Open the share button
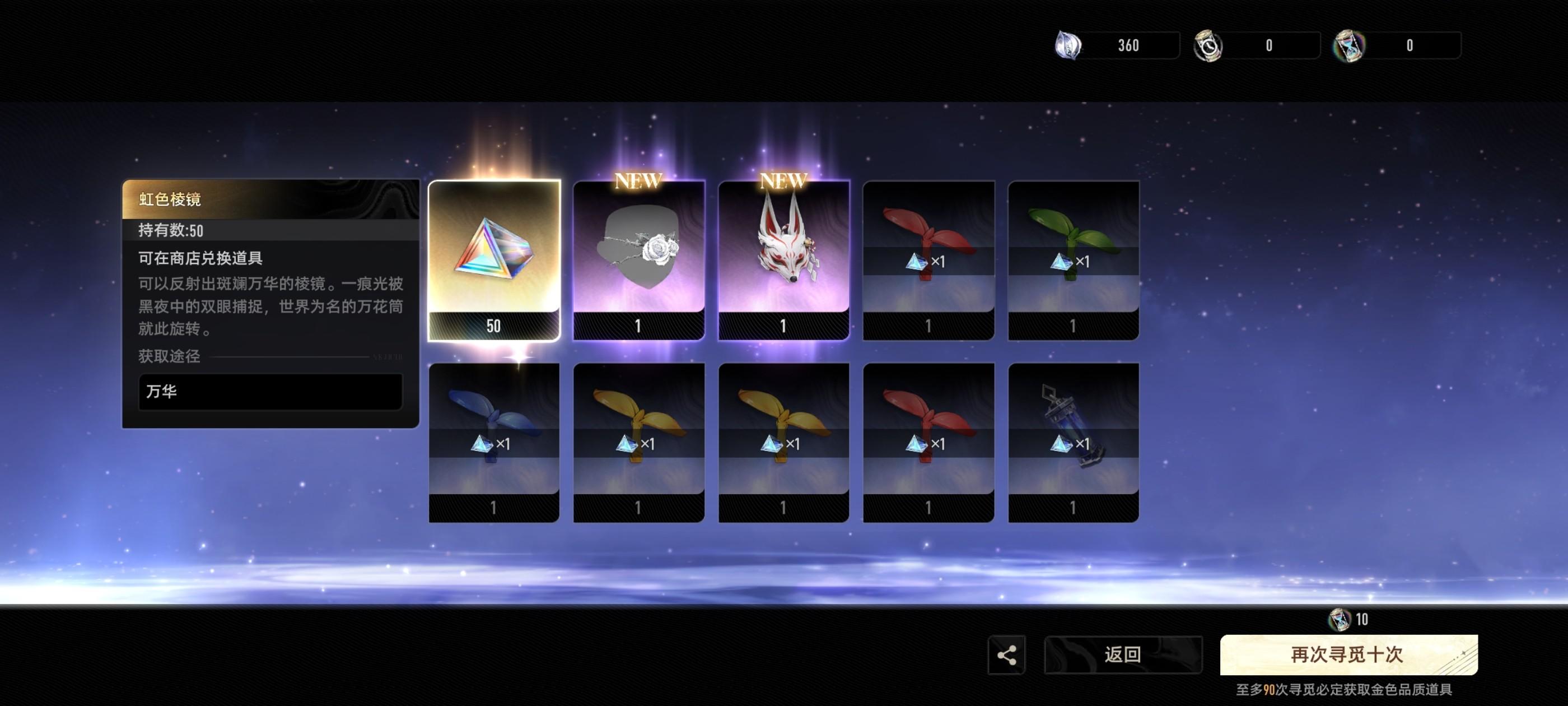The width and height of the screenshot is (1568, 706). pos(1006,655)
